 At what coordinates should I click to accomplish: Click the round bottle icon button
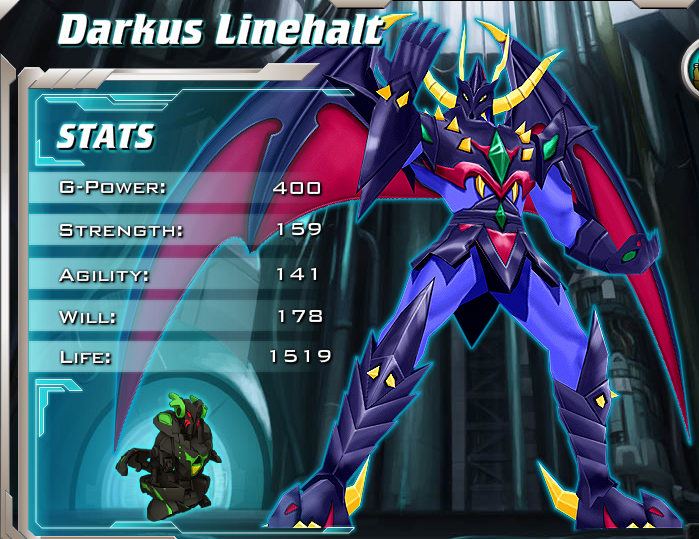coord(693,68)
